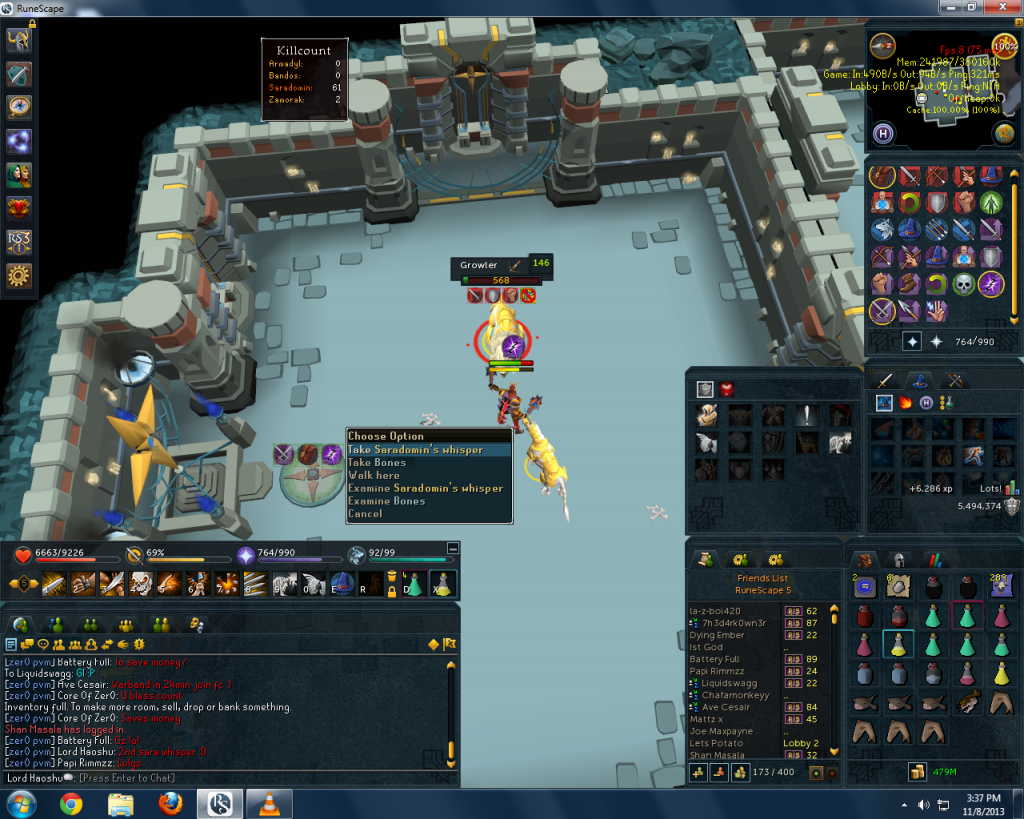Open the worn equipment helmet tab
The height and width of the screenshot is (819, 1024).
coord(898,560)
